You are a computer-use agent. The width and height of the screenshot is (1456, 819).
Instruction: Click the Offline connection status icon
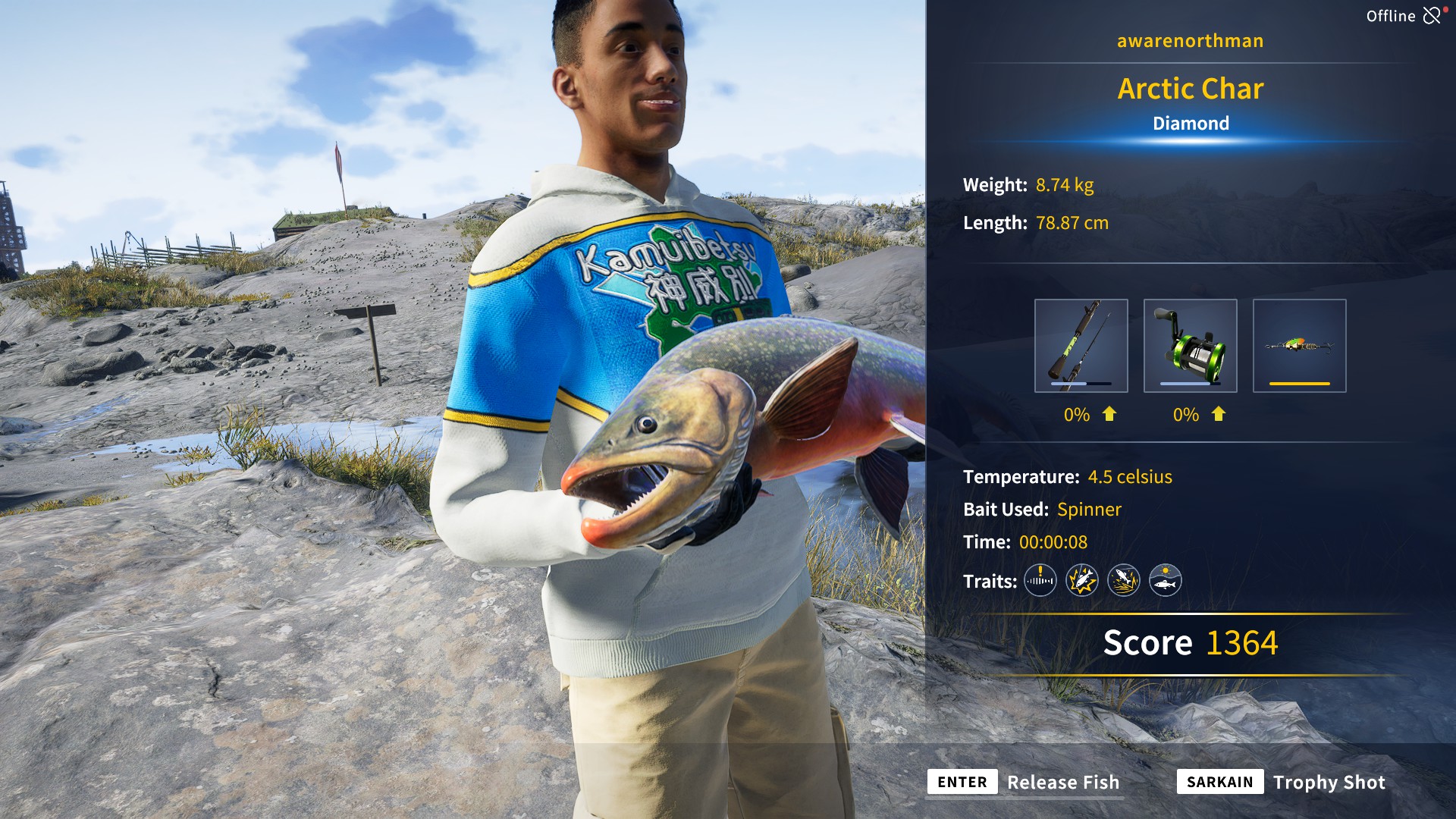pos(1432,14)
